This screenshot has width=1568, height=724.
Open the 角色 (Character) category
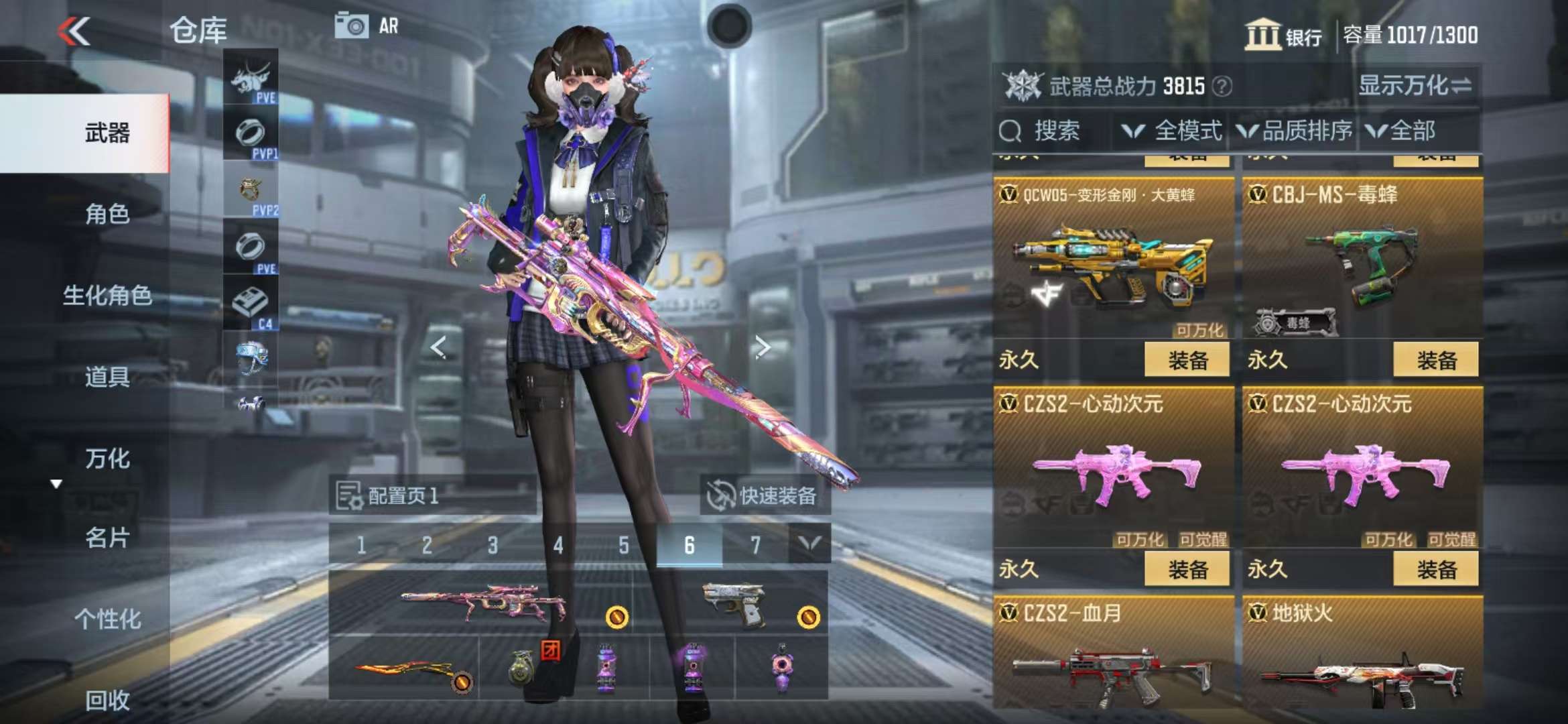[107, 214]
